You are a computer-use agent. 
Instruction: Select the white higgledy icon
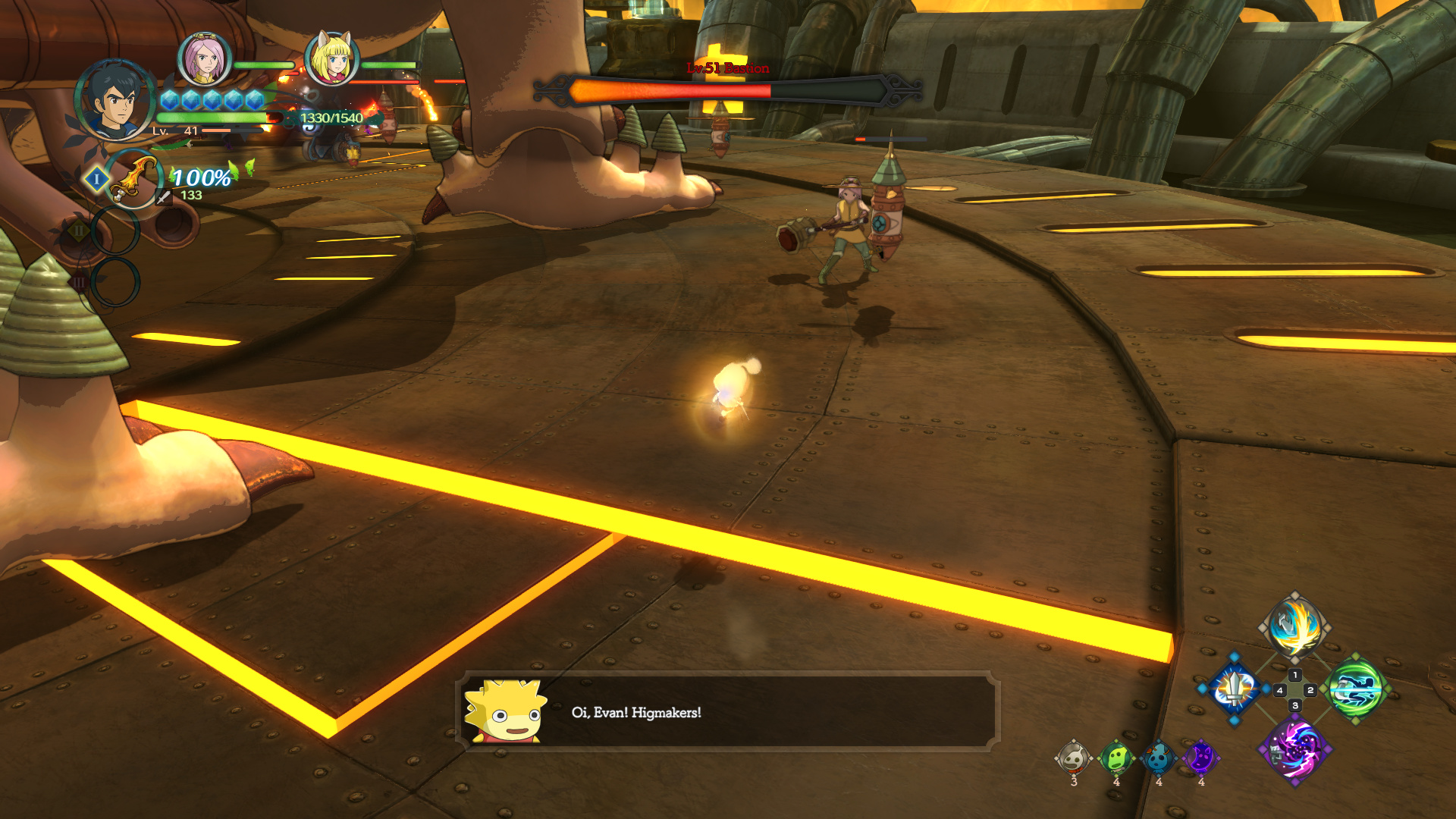click(1074, 758)
